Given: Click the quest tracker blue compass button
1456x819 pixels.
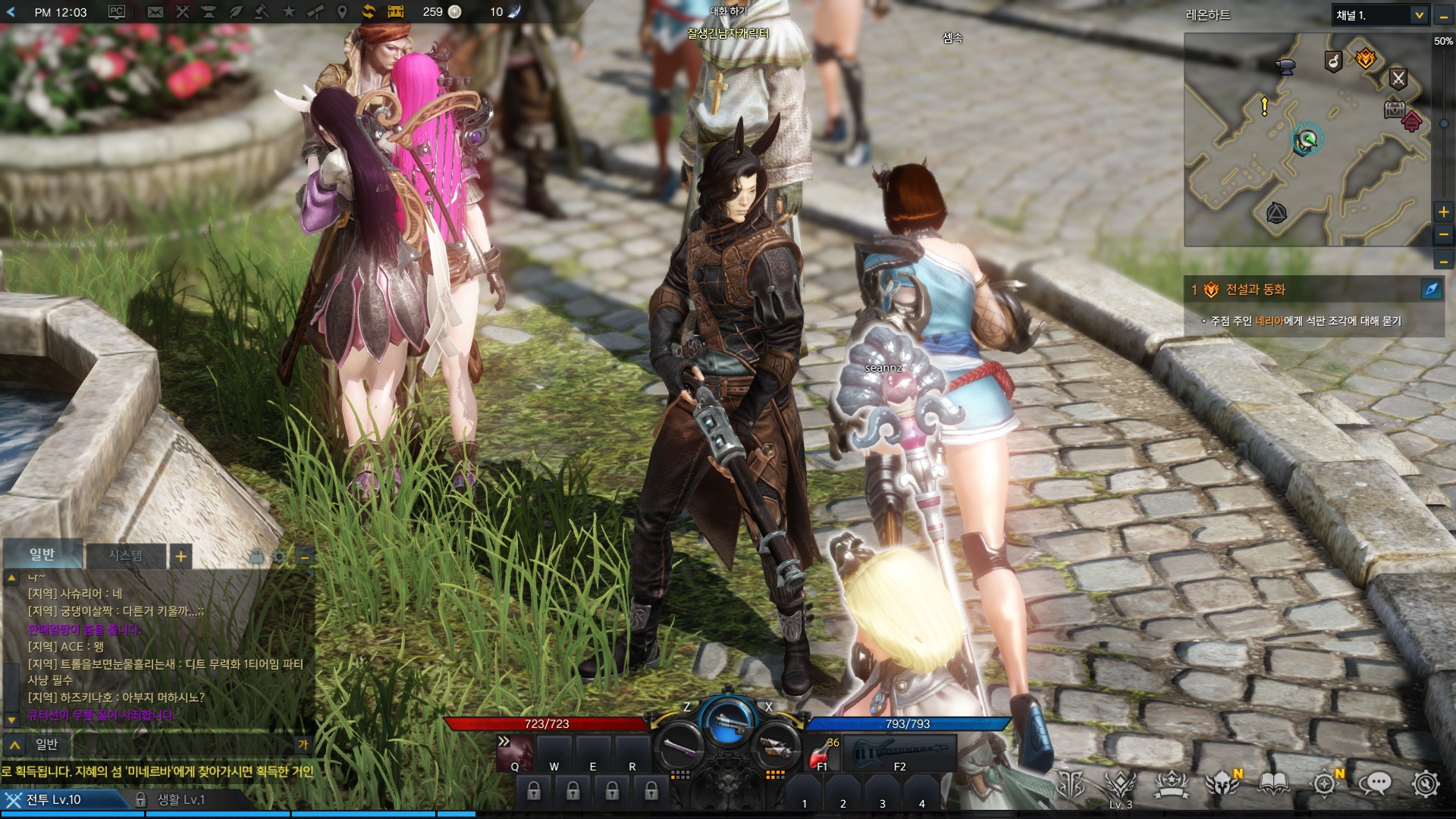Looking at the screenshot, I should click(1431, 289).
